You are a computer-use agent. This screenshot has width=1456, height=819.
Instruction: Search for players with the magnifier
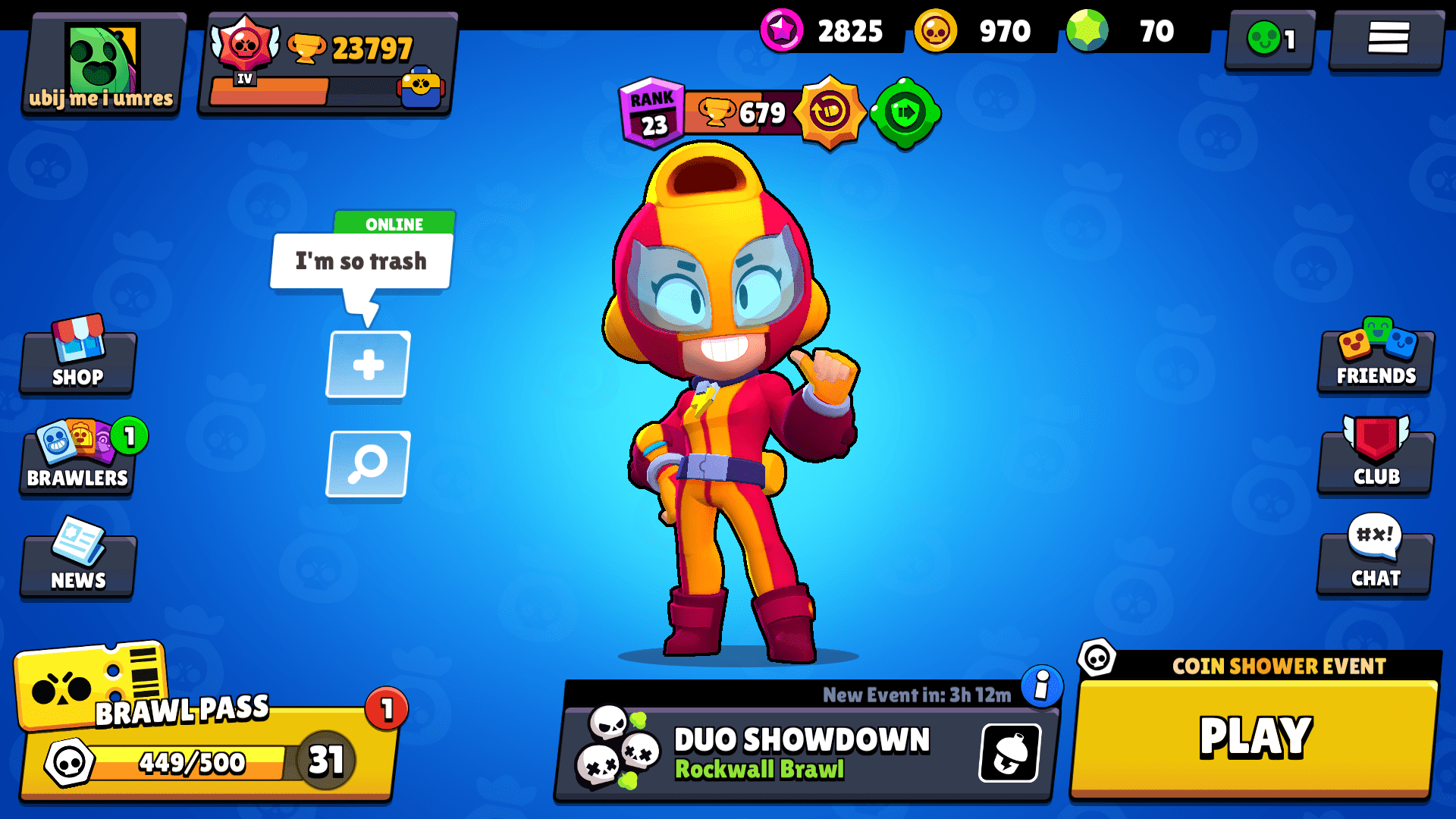coord(367,465)
